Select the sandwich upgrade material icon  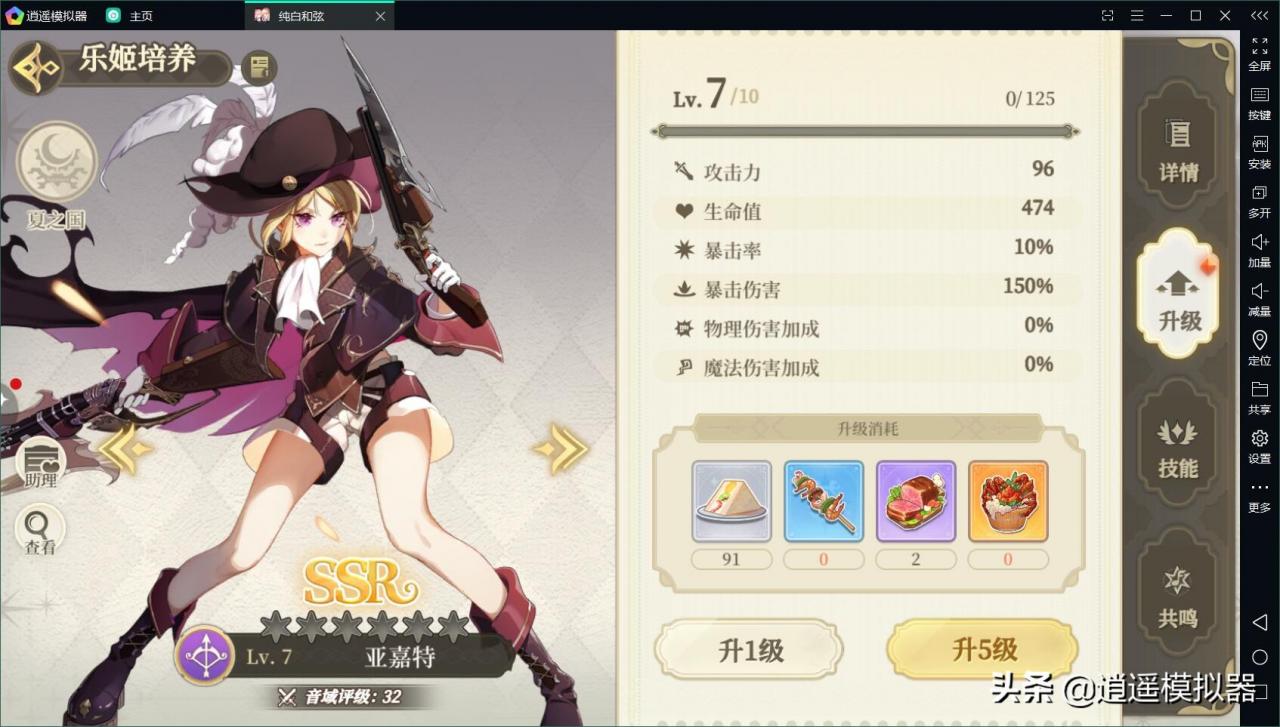(731, 500)
